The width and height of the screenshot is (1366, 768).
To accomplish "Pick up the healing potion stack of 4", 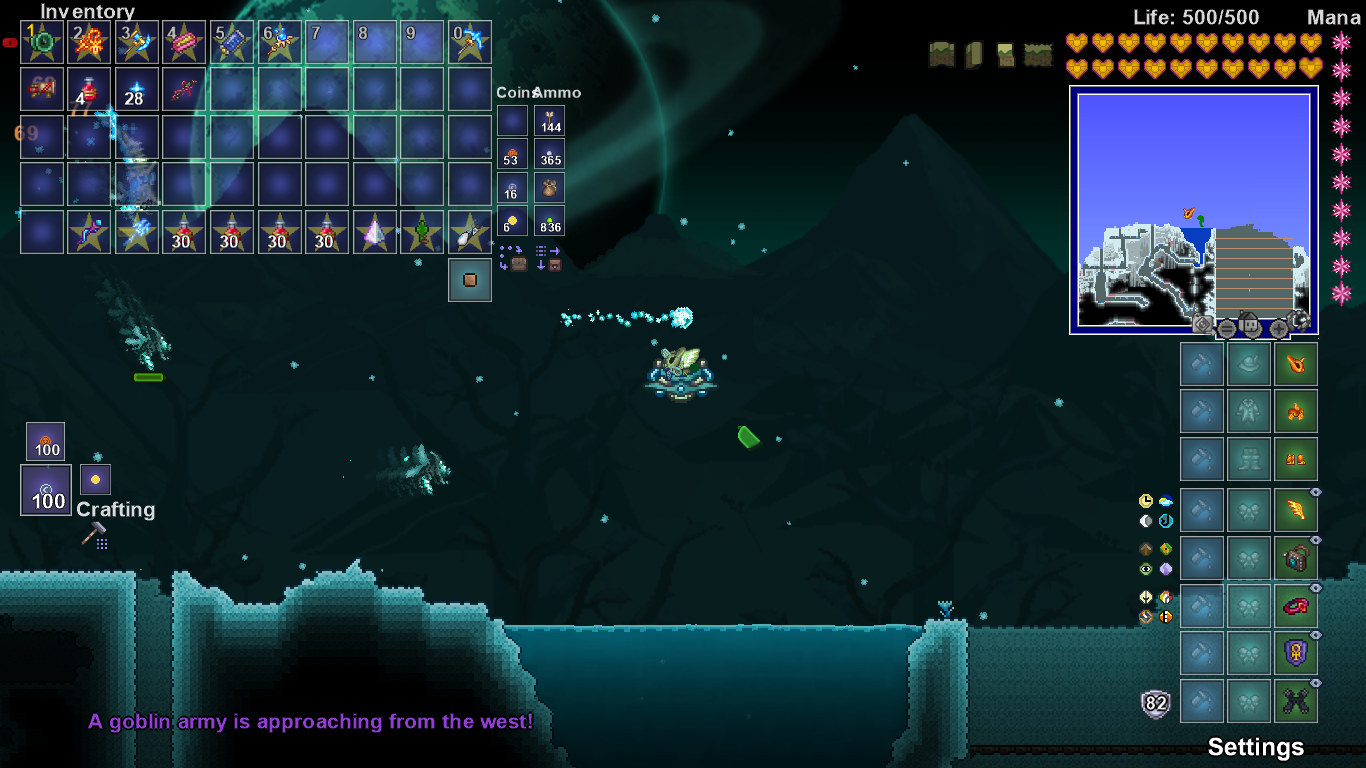I will 90,89.
